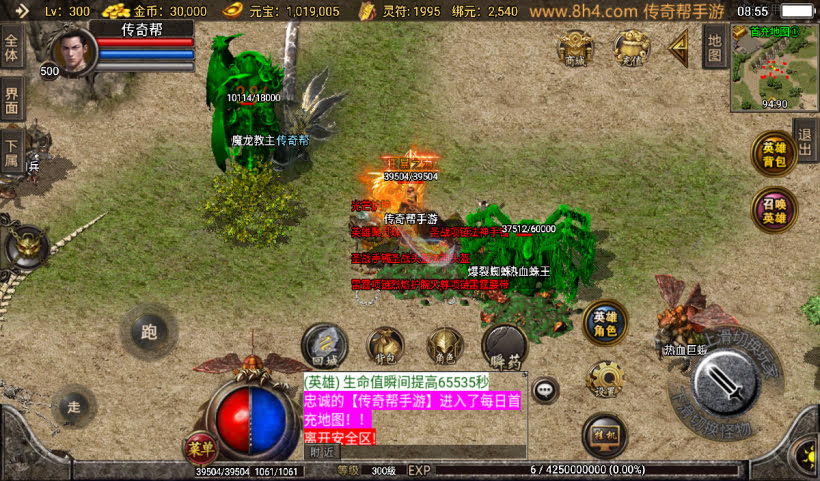Open the 地图 map button
The image size is (820, 481).
pyautogui.click(x=714, y=45)
